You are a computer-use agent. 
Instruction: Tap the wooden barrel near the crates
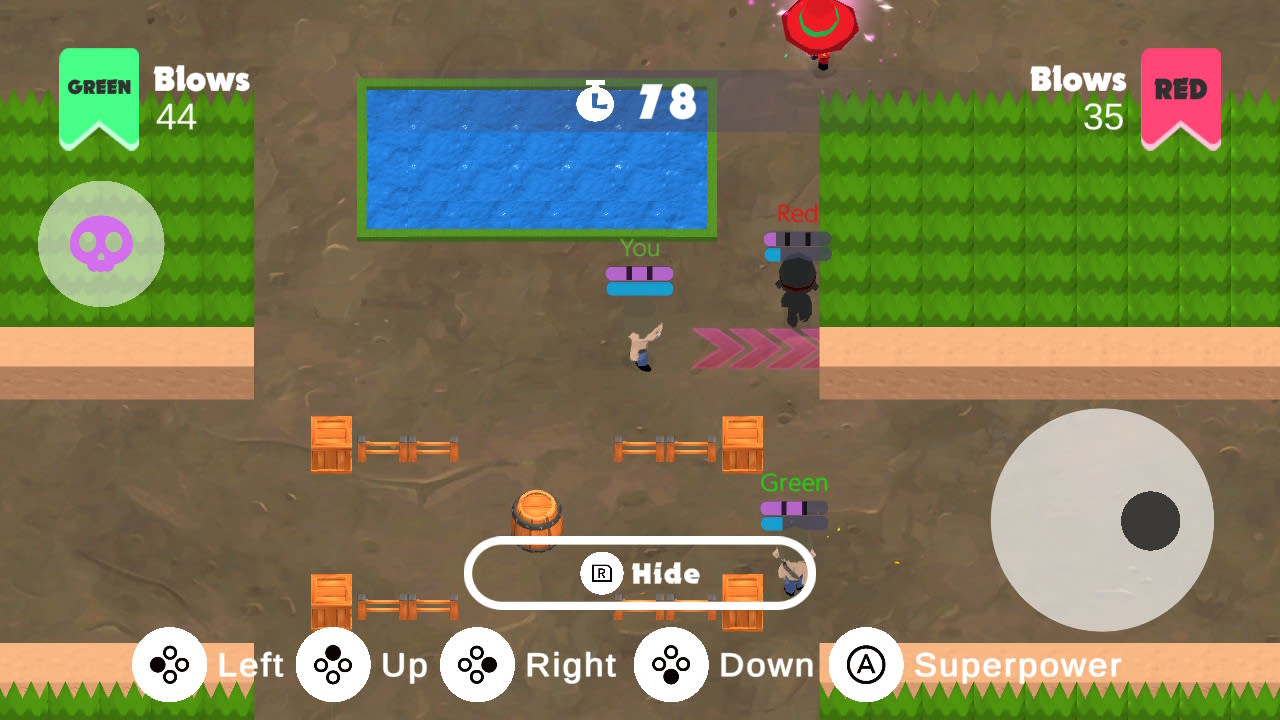(538, 520)
